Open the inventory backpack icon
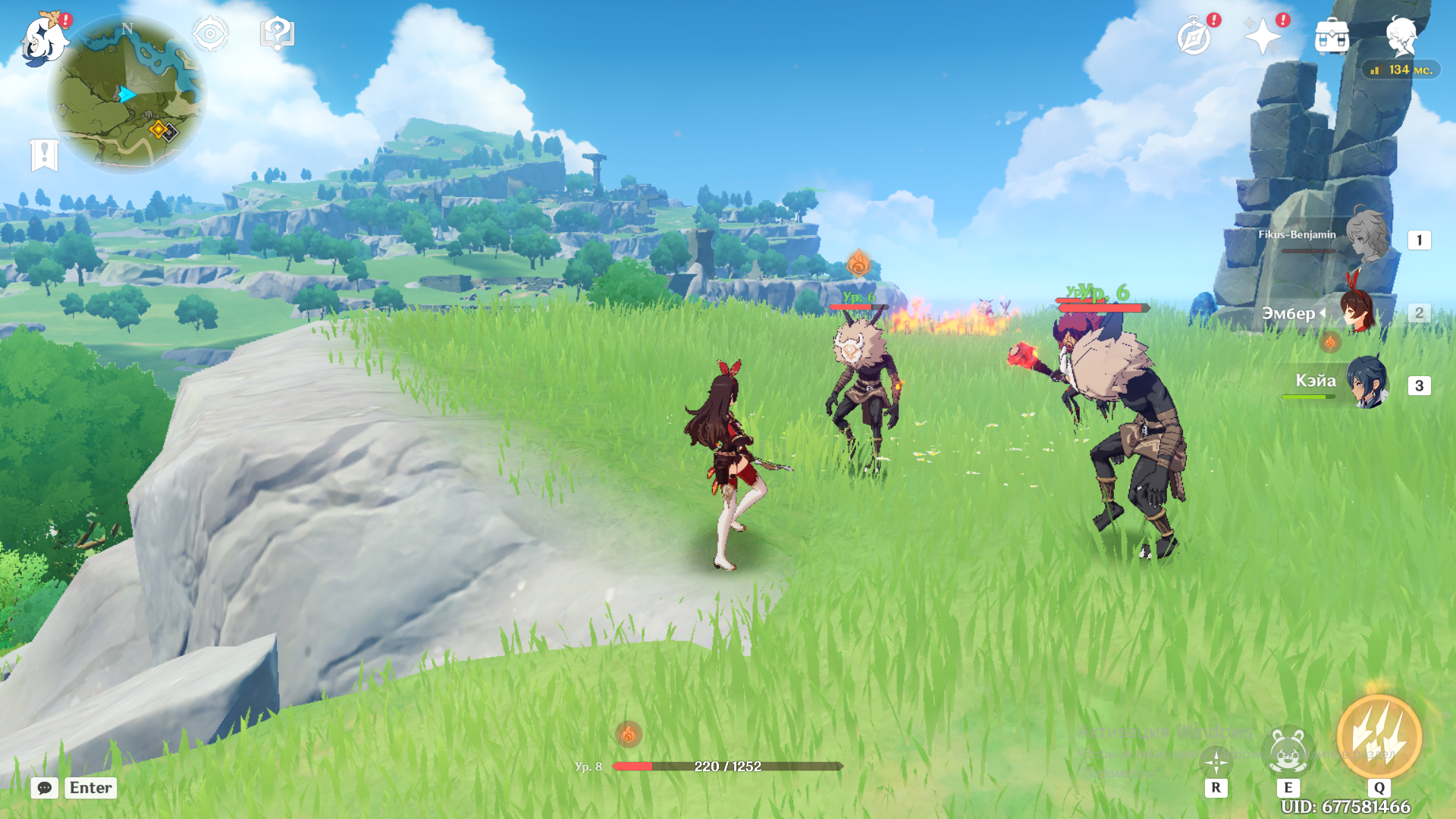The height and width of the screenshot is (819, 1456). pyautogui.click(x=1332, y=36)
